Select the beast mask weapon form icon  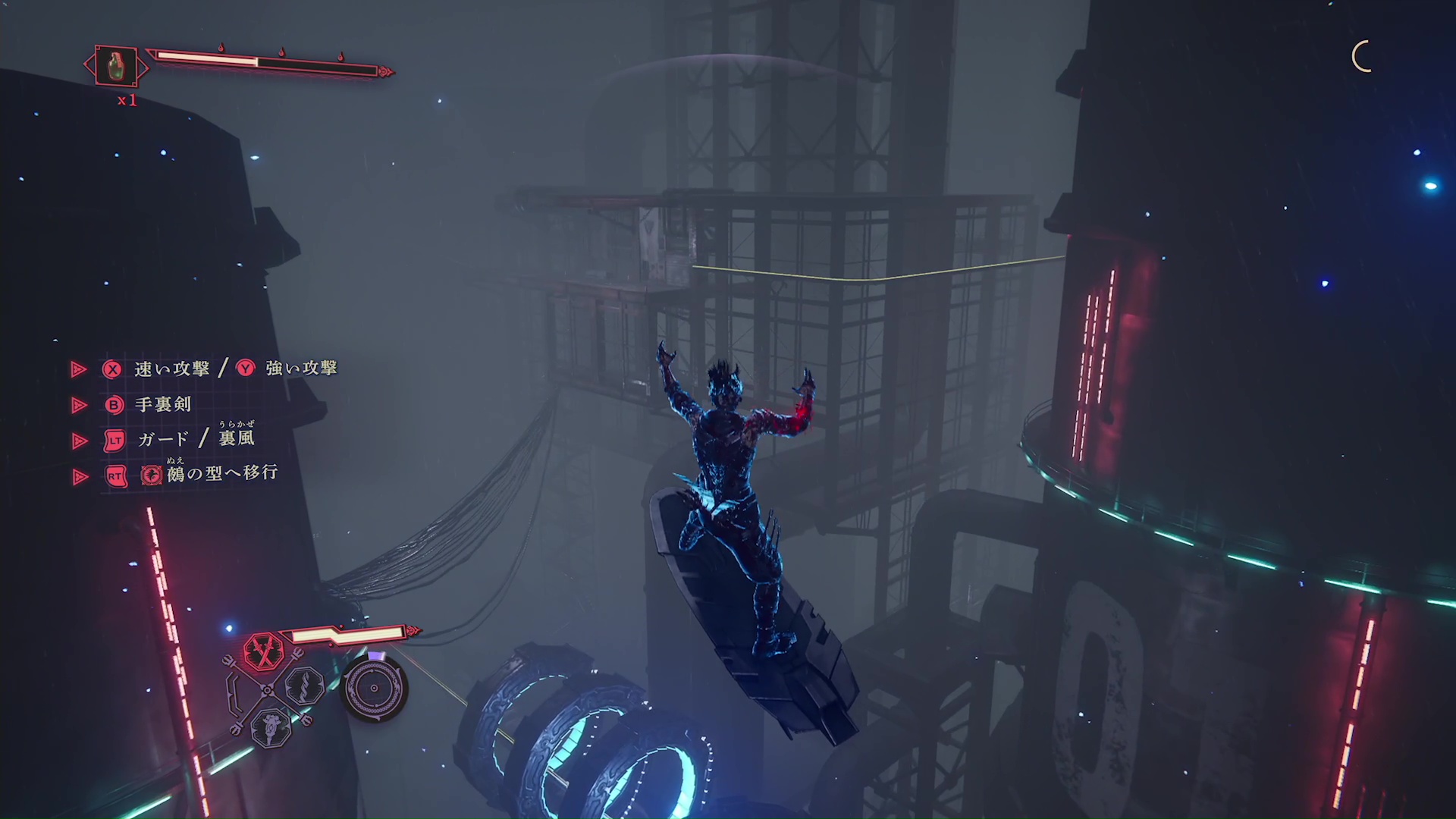tap(271, 726)
